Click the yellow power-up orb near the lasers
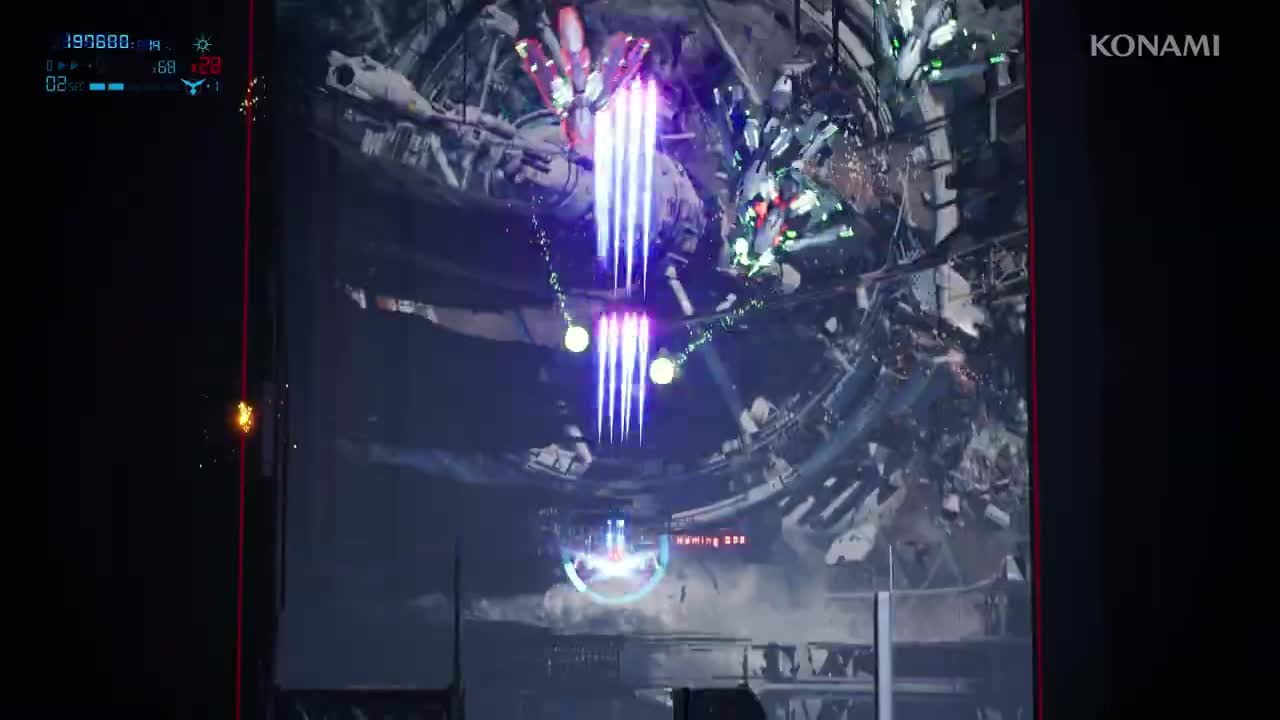1280x720 pixels. coord(577,338)
